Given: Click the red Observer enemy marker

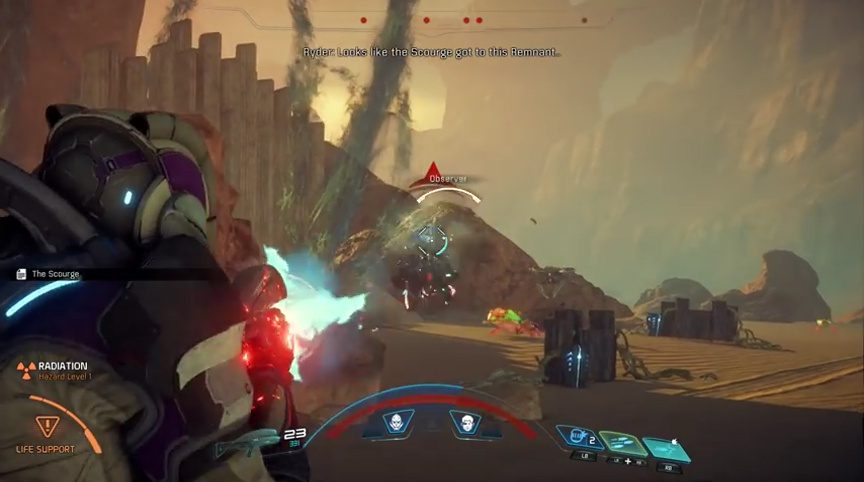Looking at the screenshot, I should click(430, 170).
